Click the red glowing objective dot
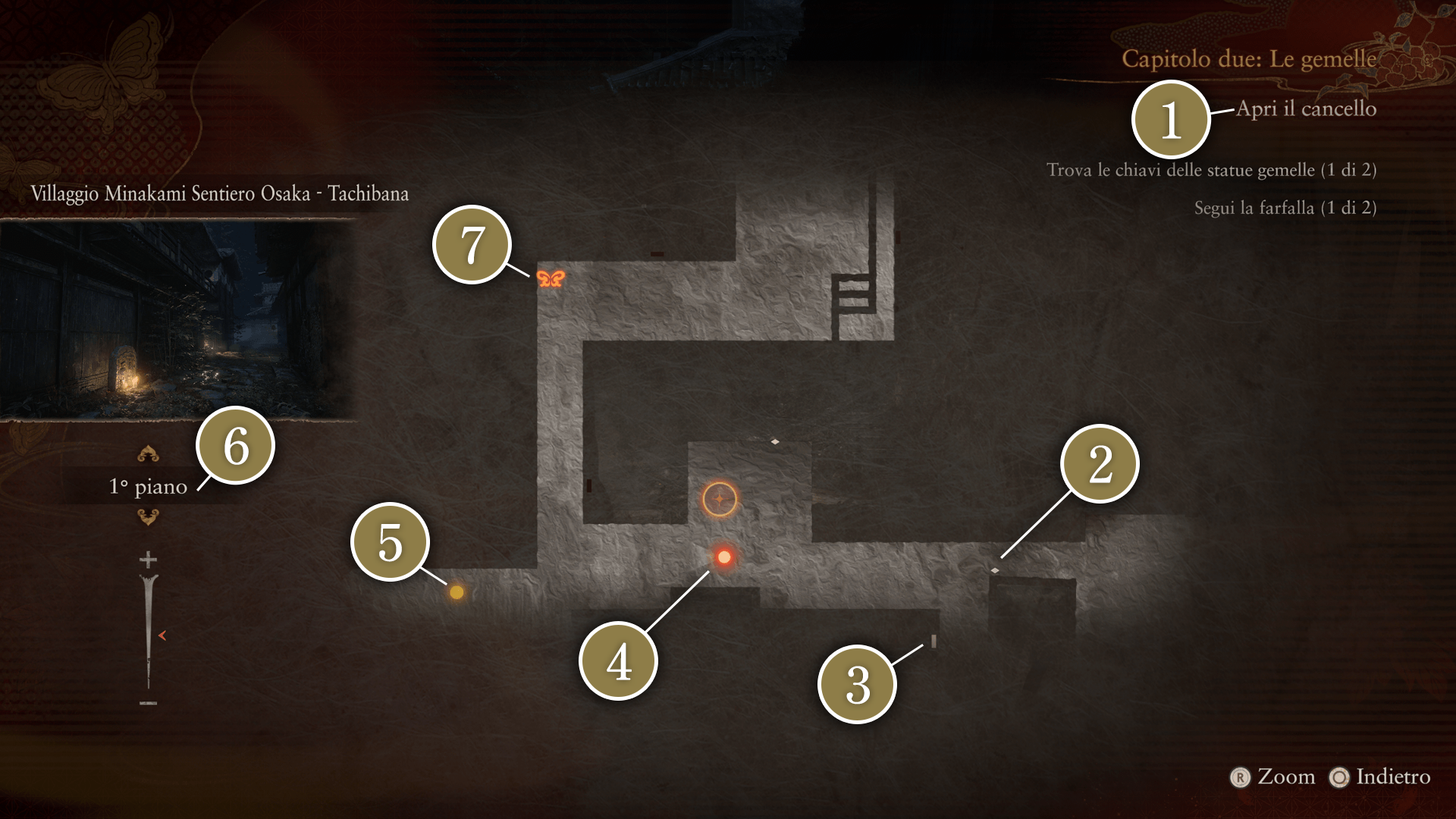Viewport: 1456px width, 819px height. click(x=724, y=557)
